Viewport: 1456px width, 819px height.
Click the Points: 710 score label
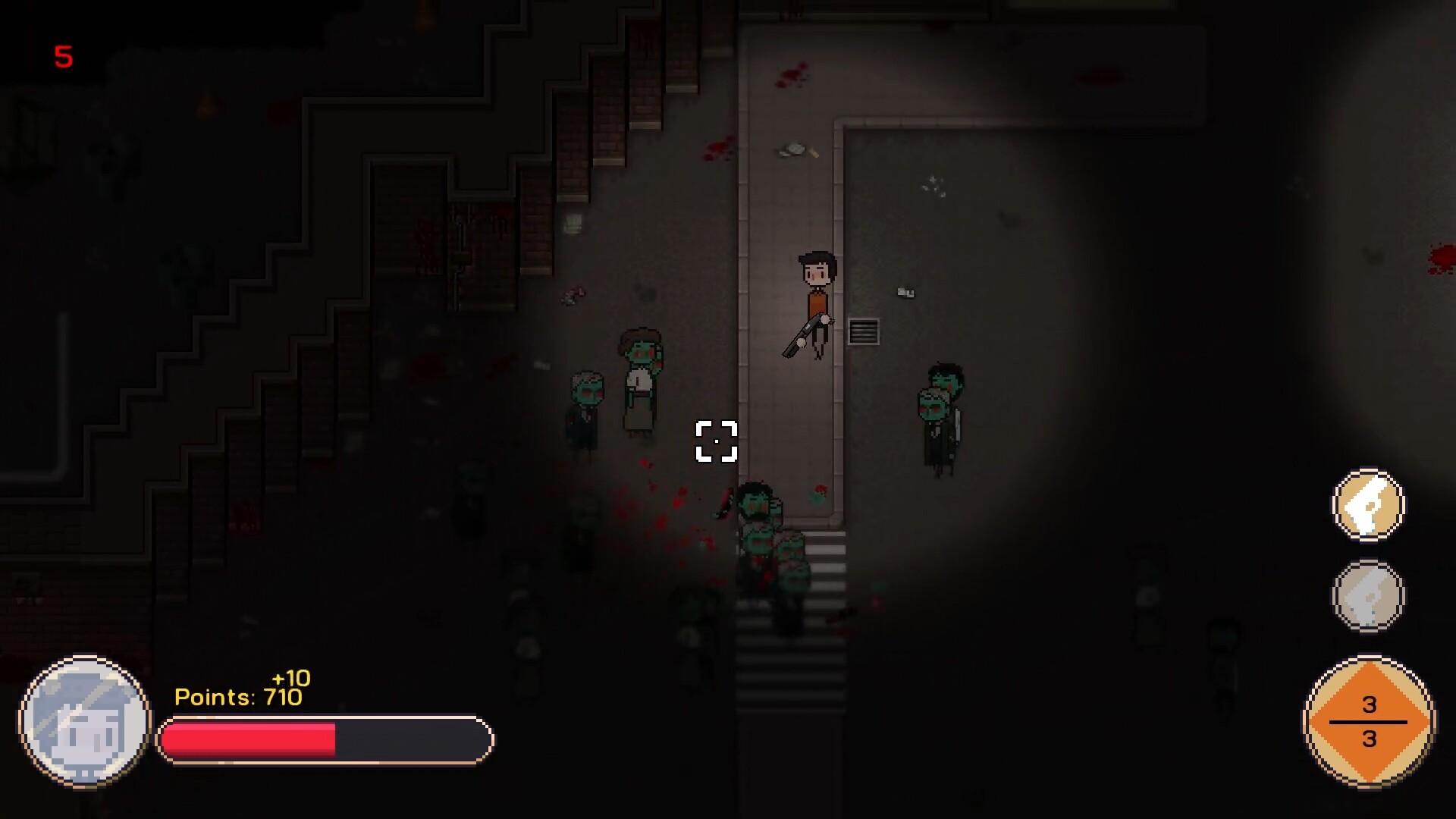point(239,696)
